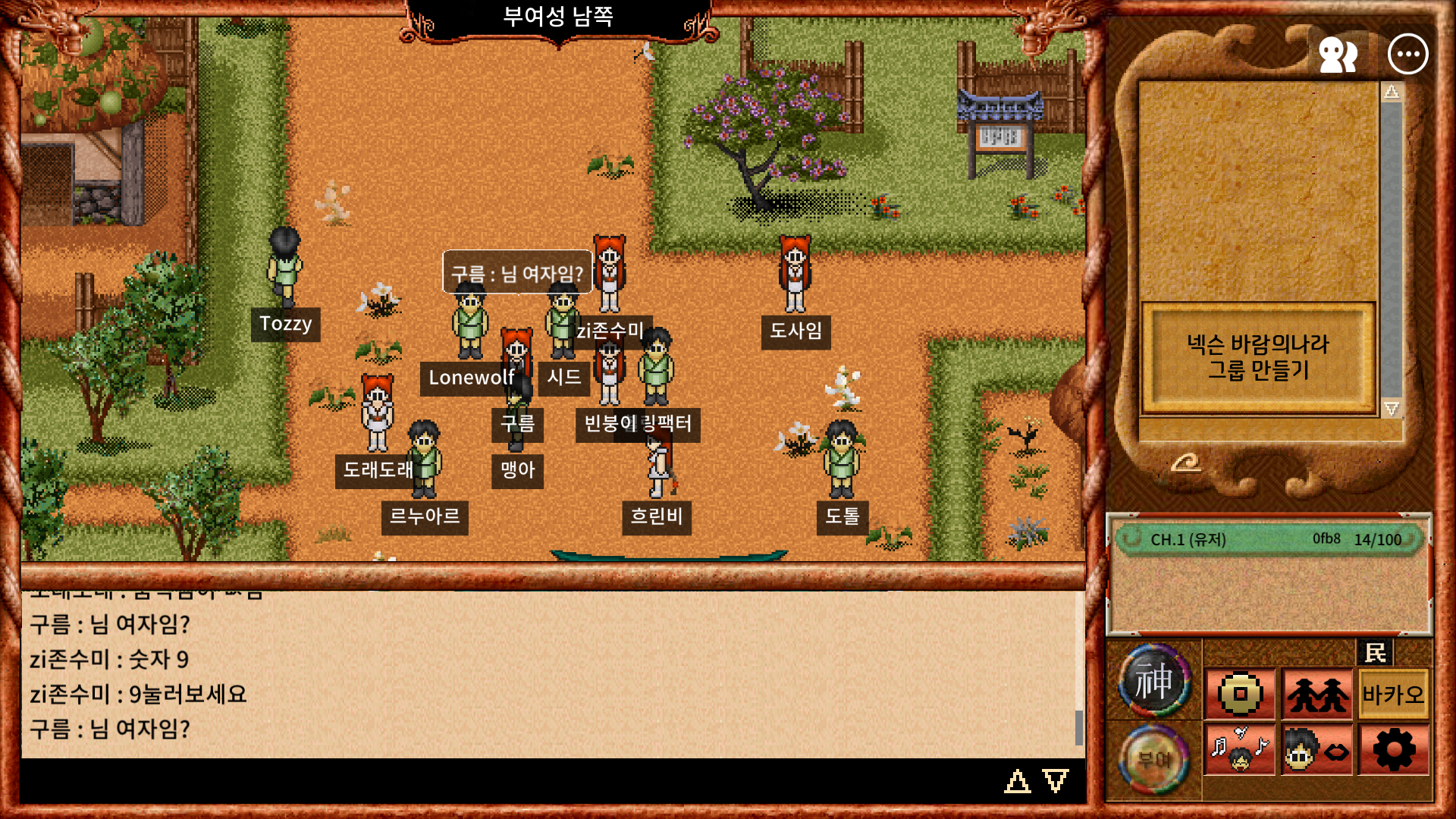The image size is (1456, 819).
Task: Click the 넥슨 바람의나라 그룹 만들기 button
Action: coord(1258,357)
